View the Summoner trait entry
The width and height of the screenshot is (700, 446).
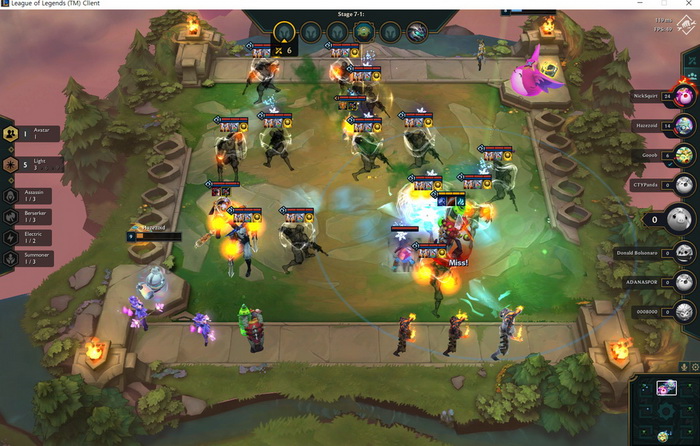click(x=32, y=258)
